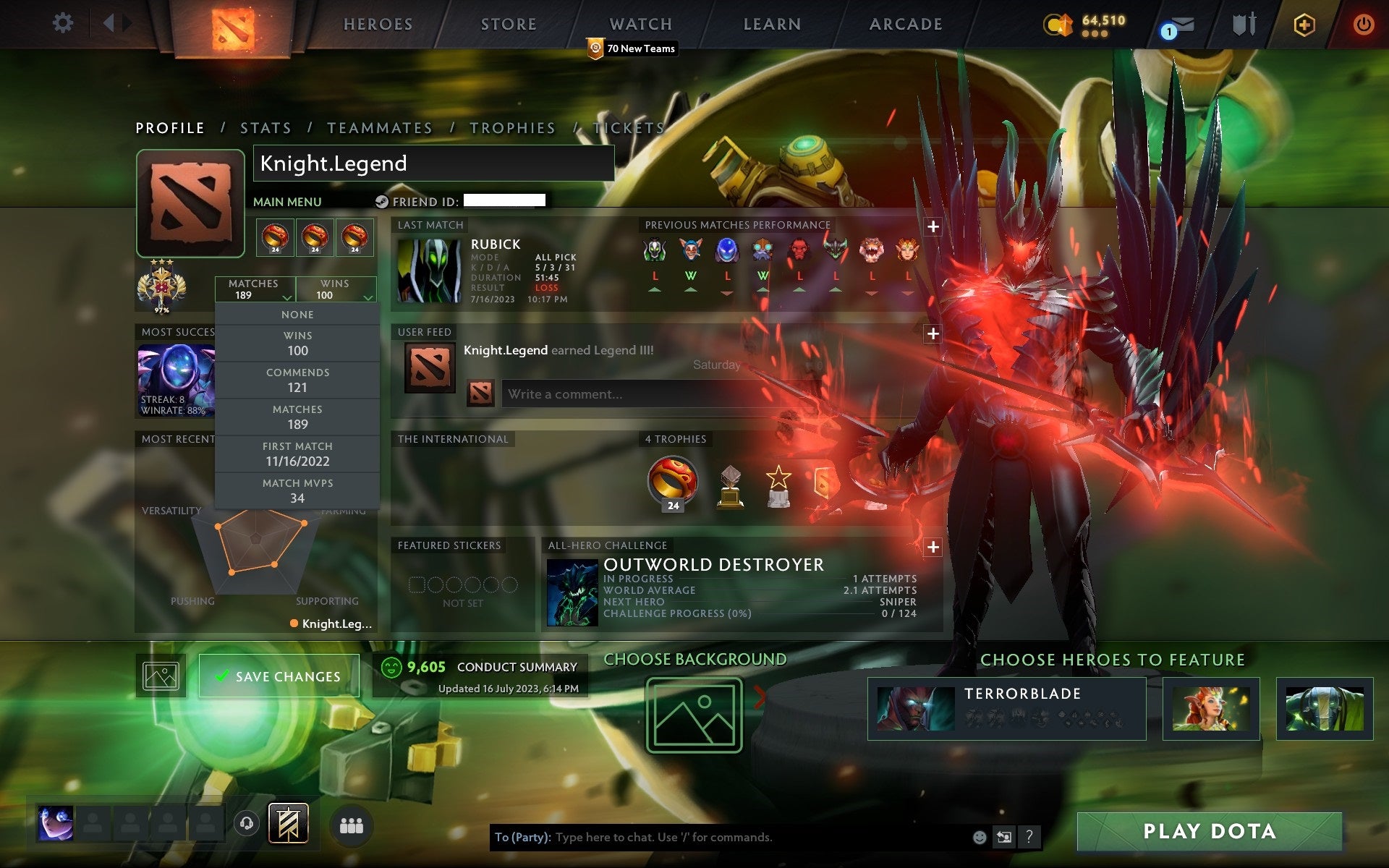Click the party voice chat headphone icon
1389x868 pixels.
(x=246, y=823)
